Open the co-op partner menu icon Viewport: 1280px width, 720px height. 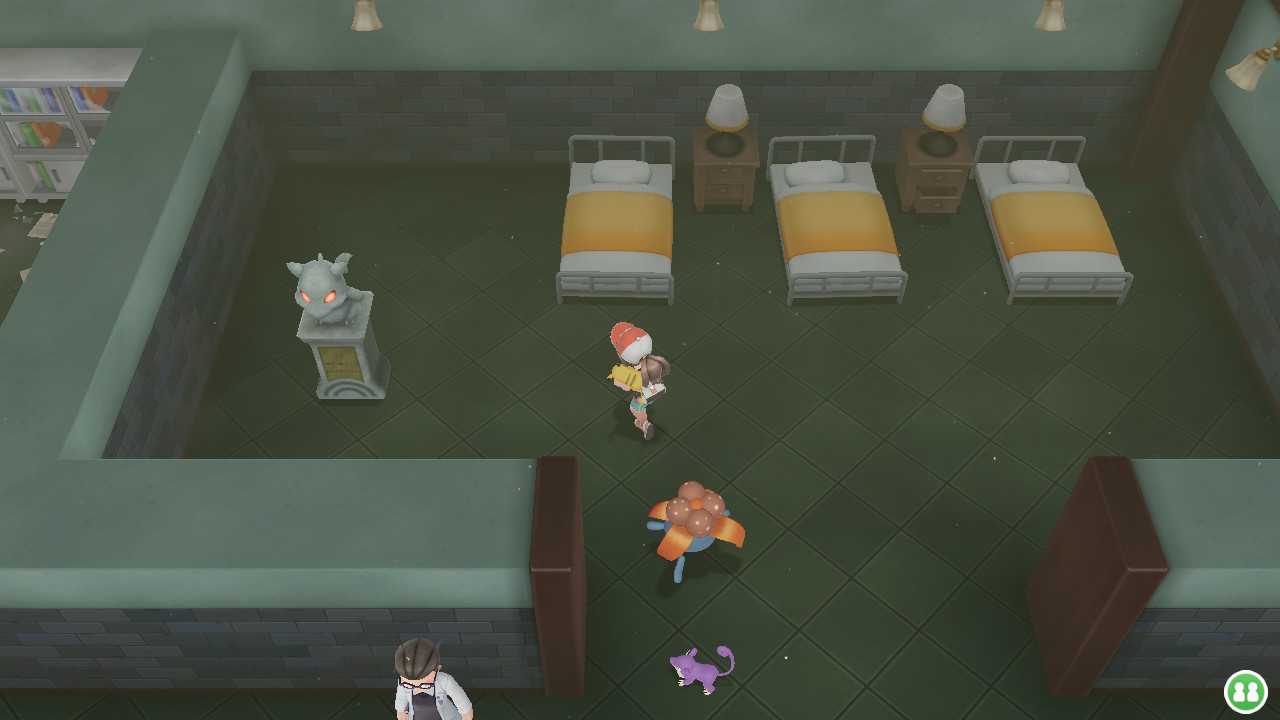(1244, 692)
